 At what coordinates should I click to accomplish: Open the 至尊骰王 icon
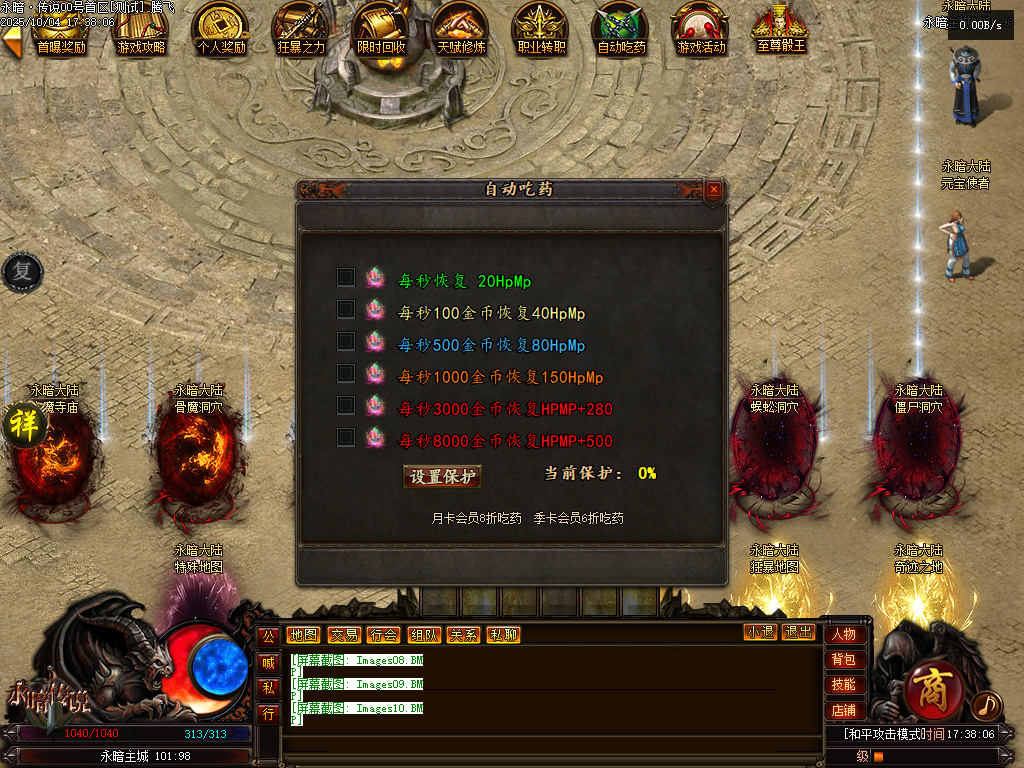point(781,29)
